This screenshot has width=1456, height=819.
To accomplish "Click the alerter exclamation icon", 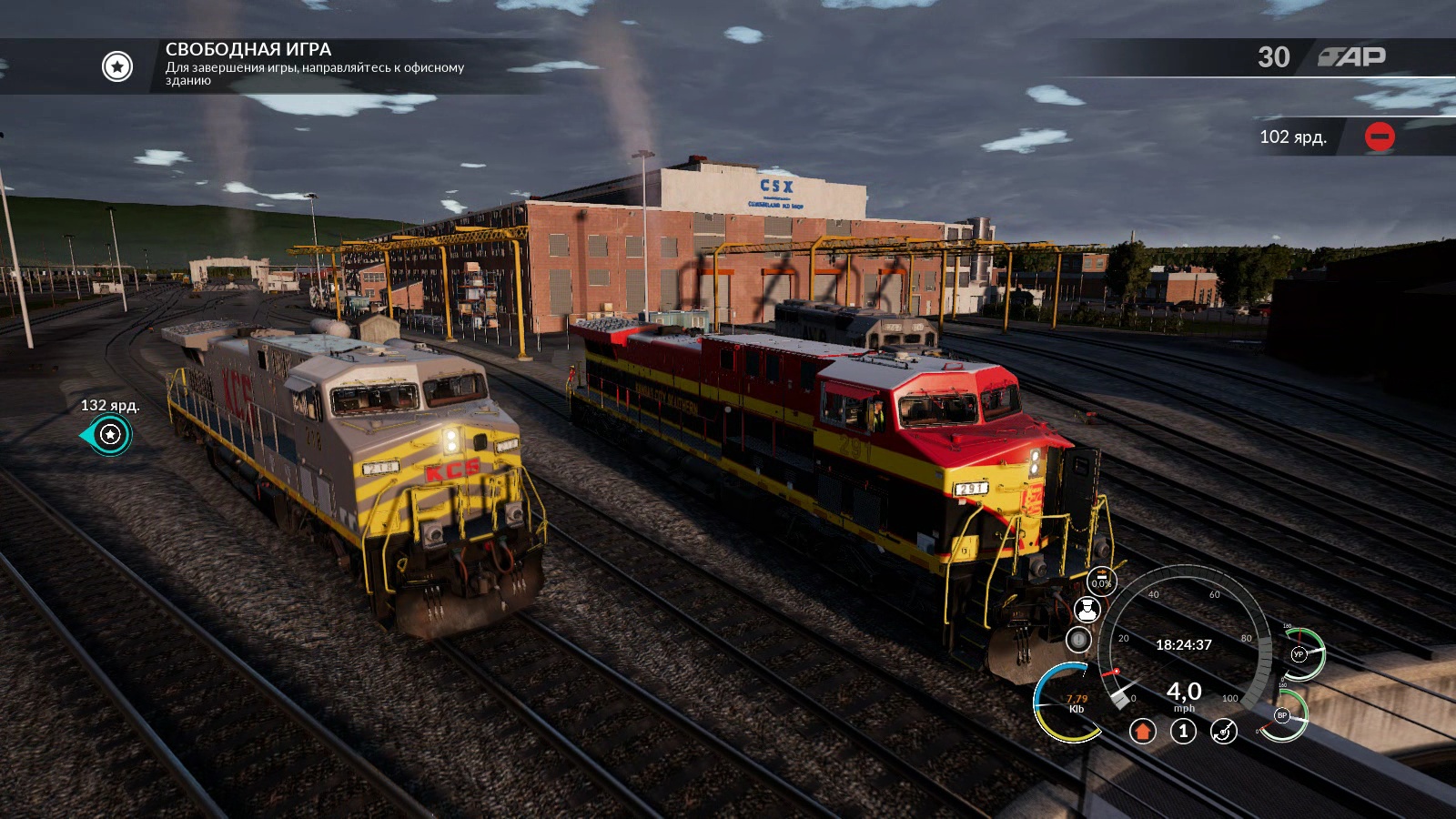I will [x=1078, y=640].
